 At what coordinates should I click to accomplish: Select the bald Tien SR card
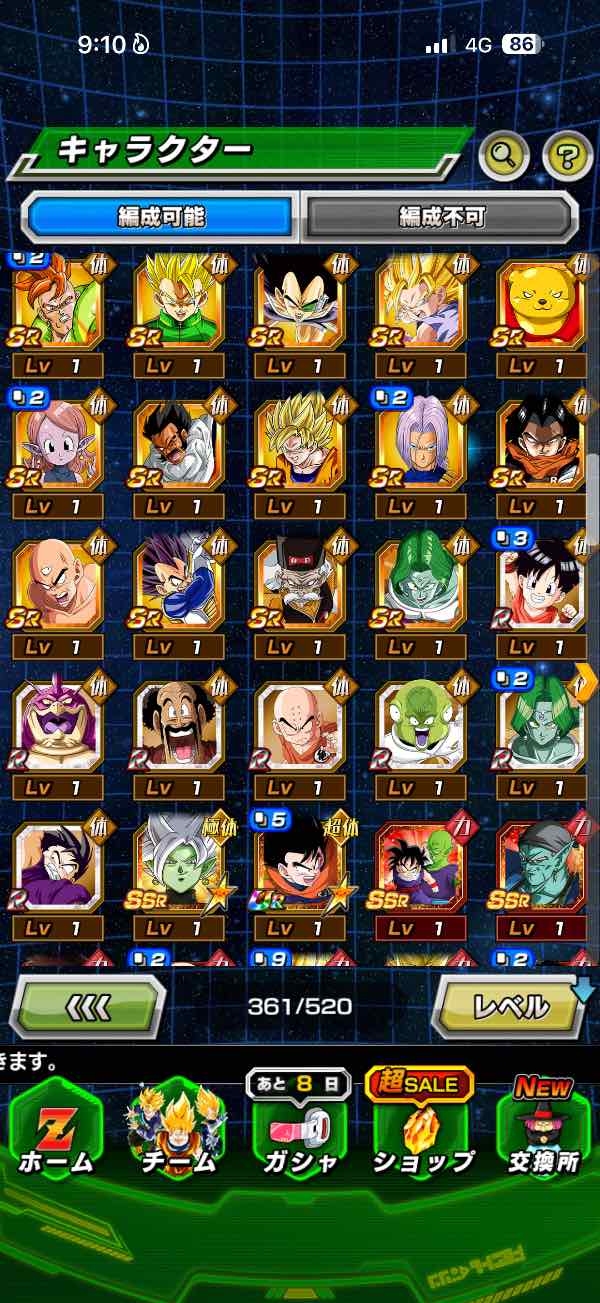[x=56, y=587]
